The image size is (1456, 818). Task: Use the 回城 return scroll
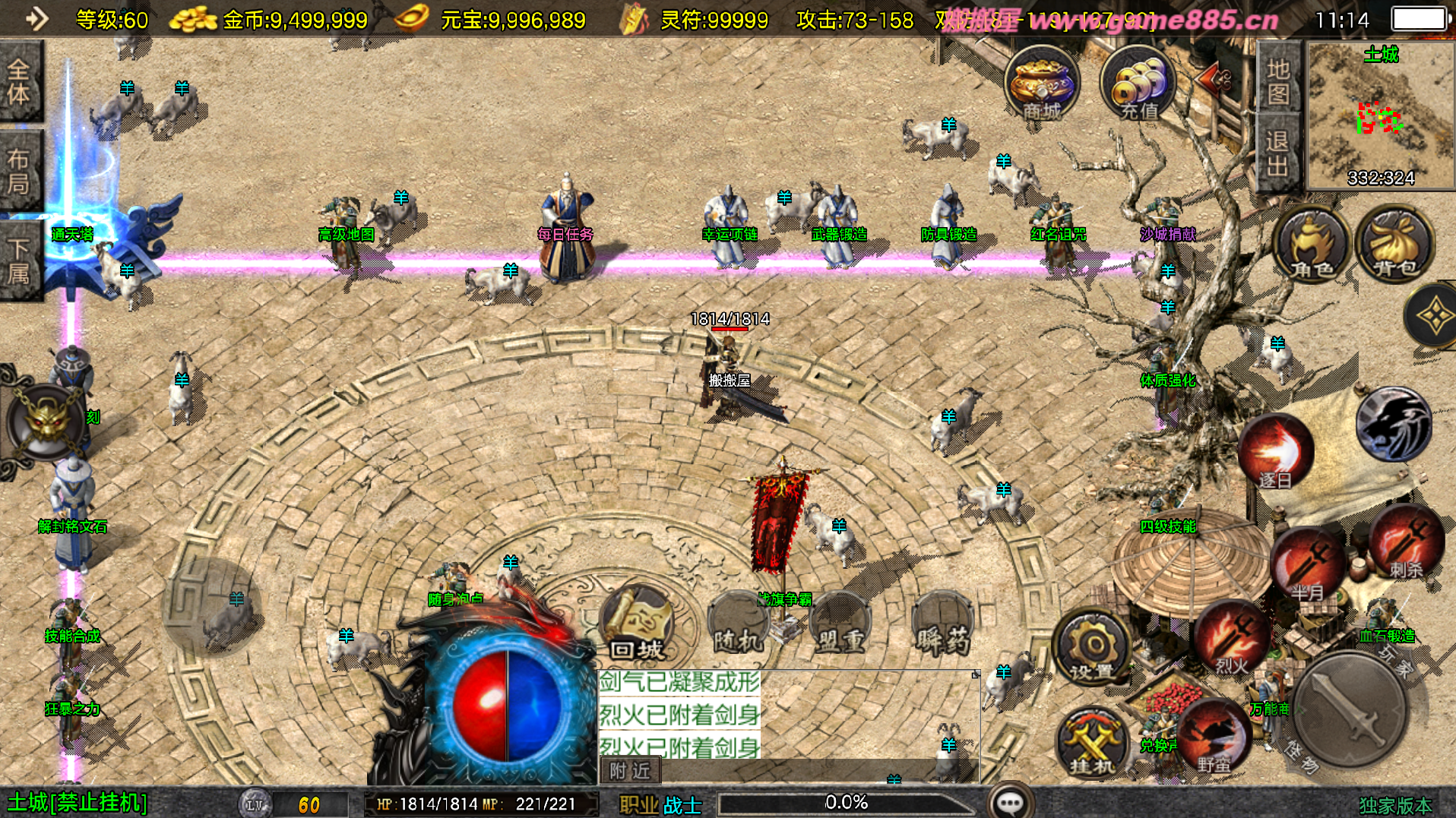tap(638, 624)
